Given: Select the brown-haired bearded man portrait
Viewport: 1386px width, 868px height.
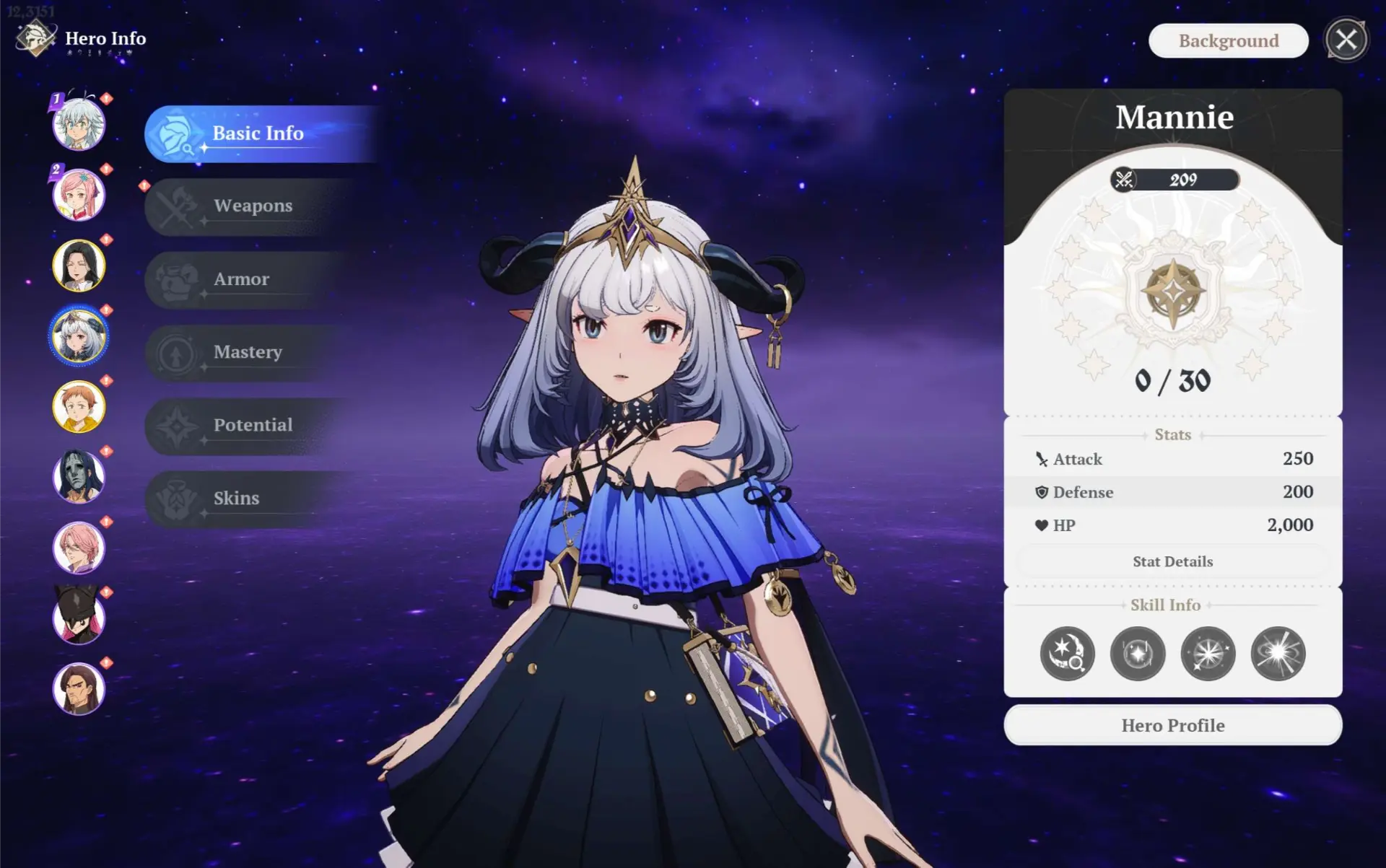Looking at the screenshot, I should point(79,688).
